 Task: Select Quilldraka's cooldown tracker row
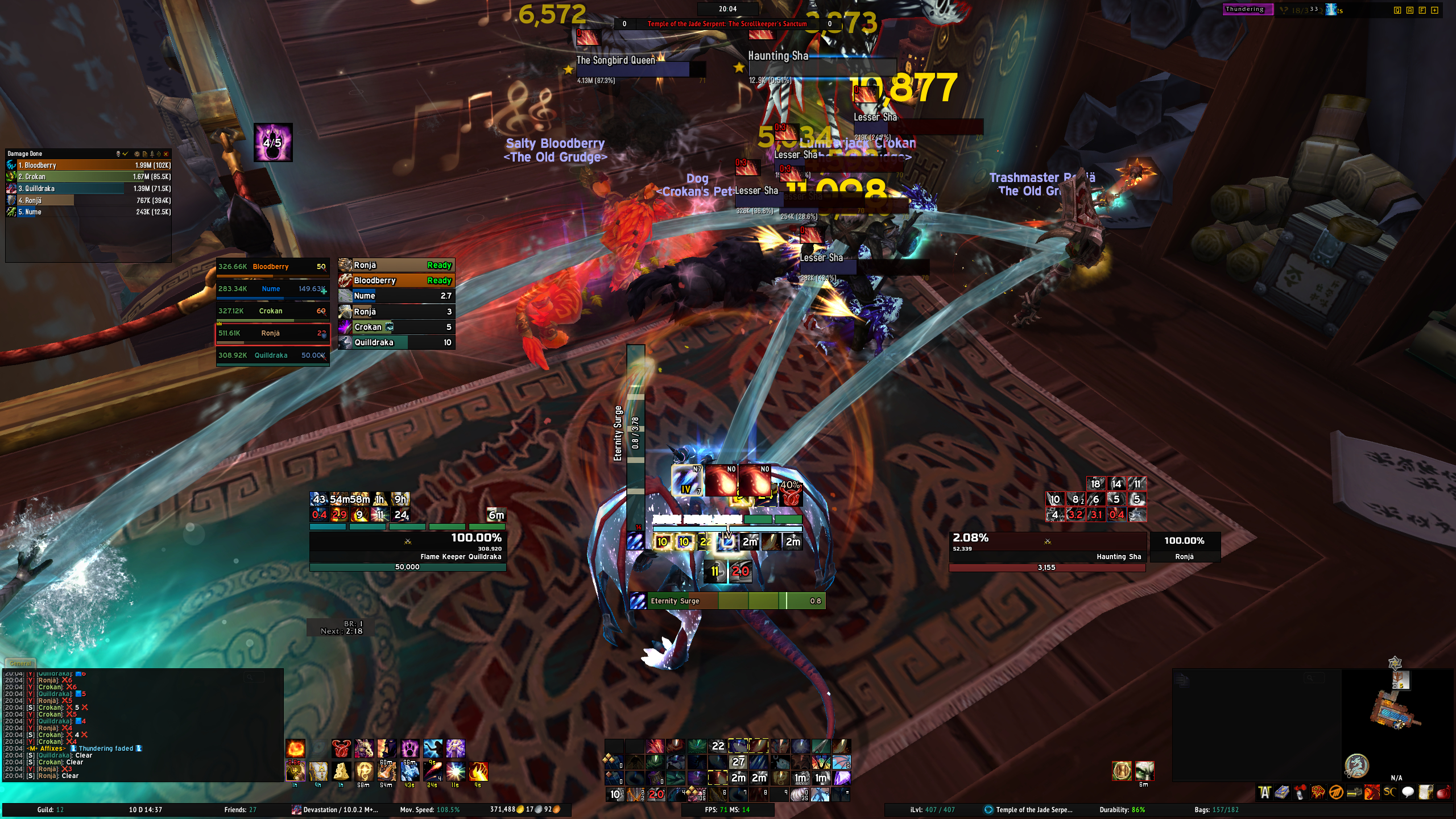(396, 342)
